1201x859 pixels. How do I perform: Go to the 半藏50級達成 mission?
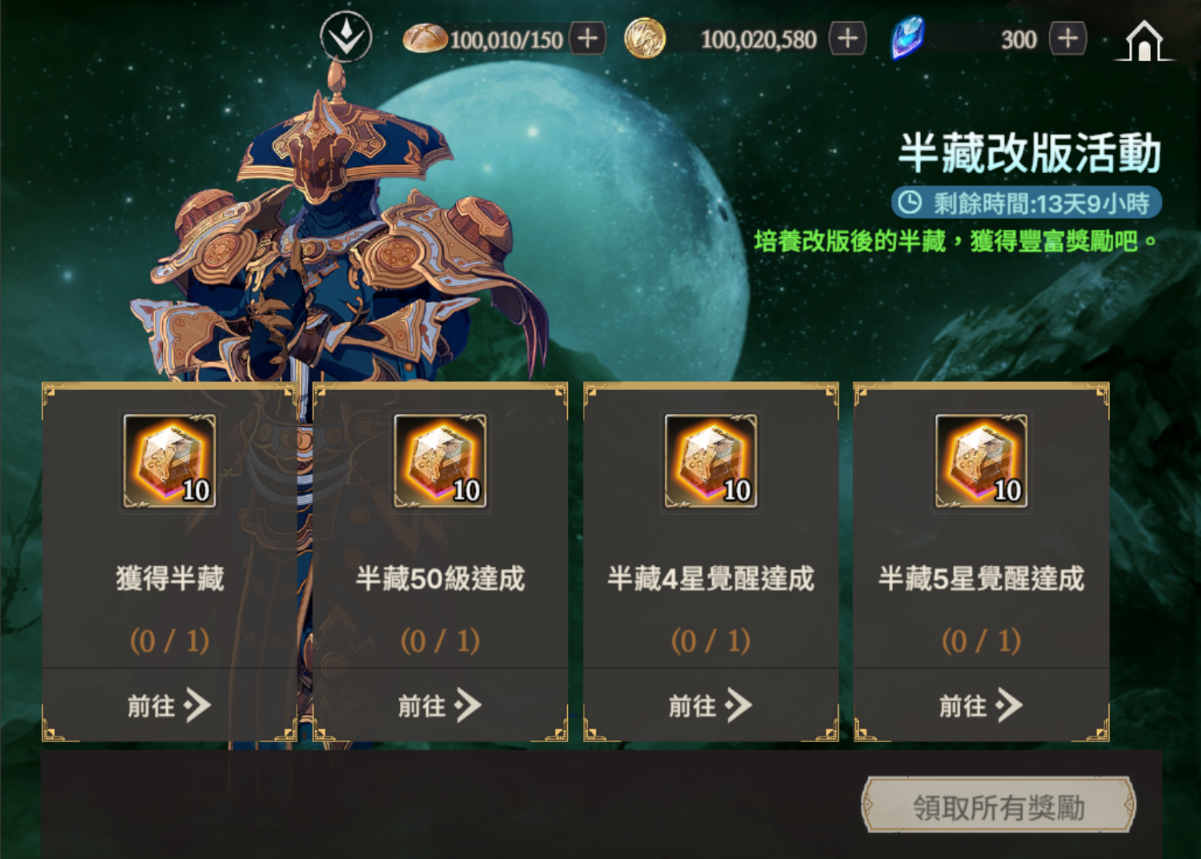pyautogui.click(x=440, y=705)
